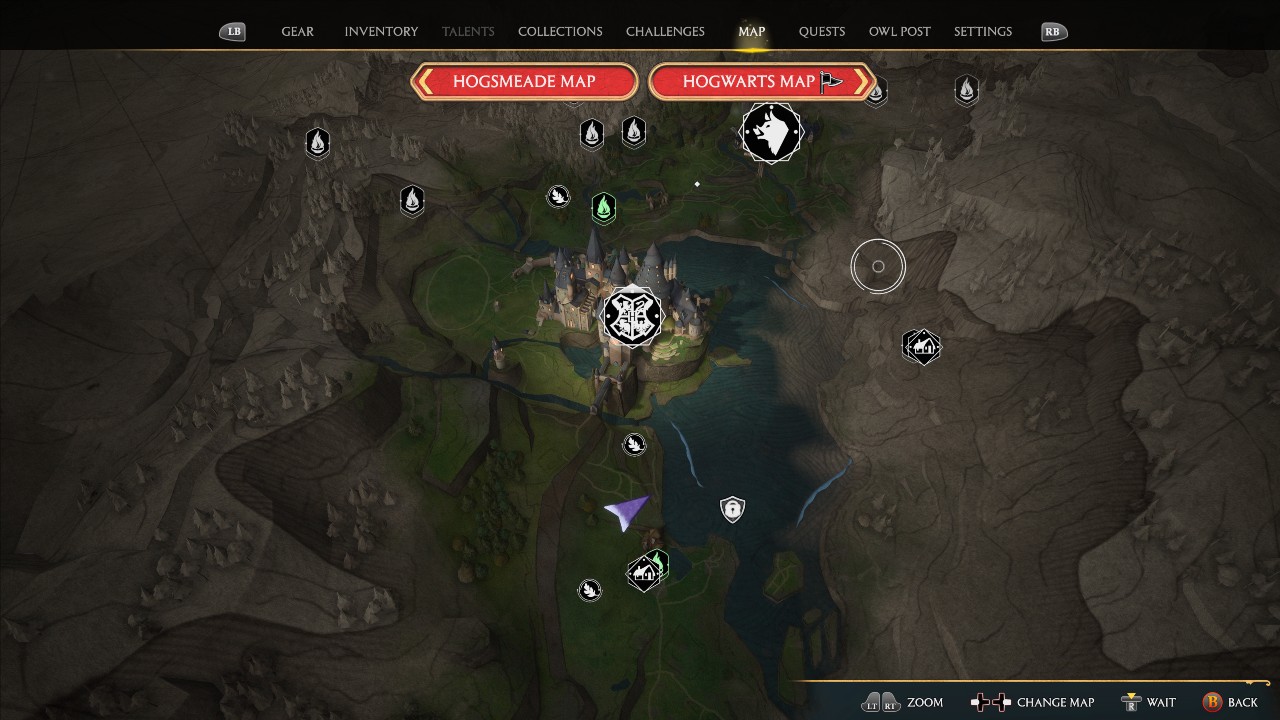Choose the green Floo flame marker above the castle
1280x720 pixels.
tap(603, 208)
